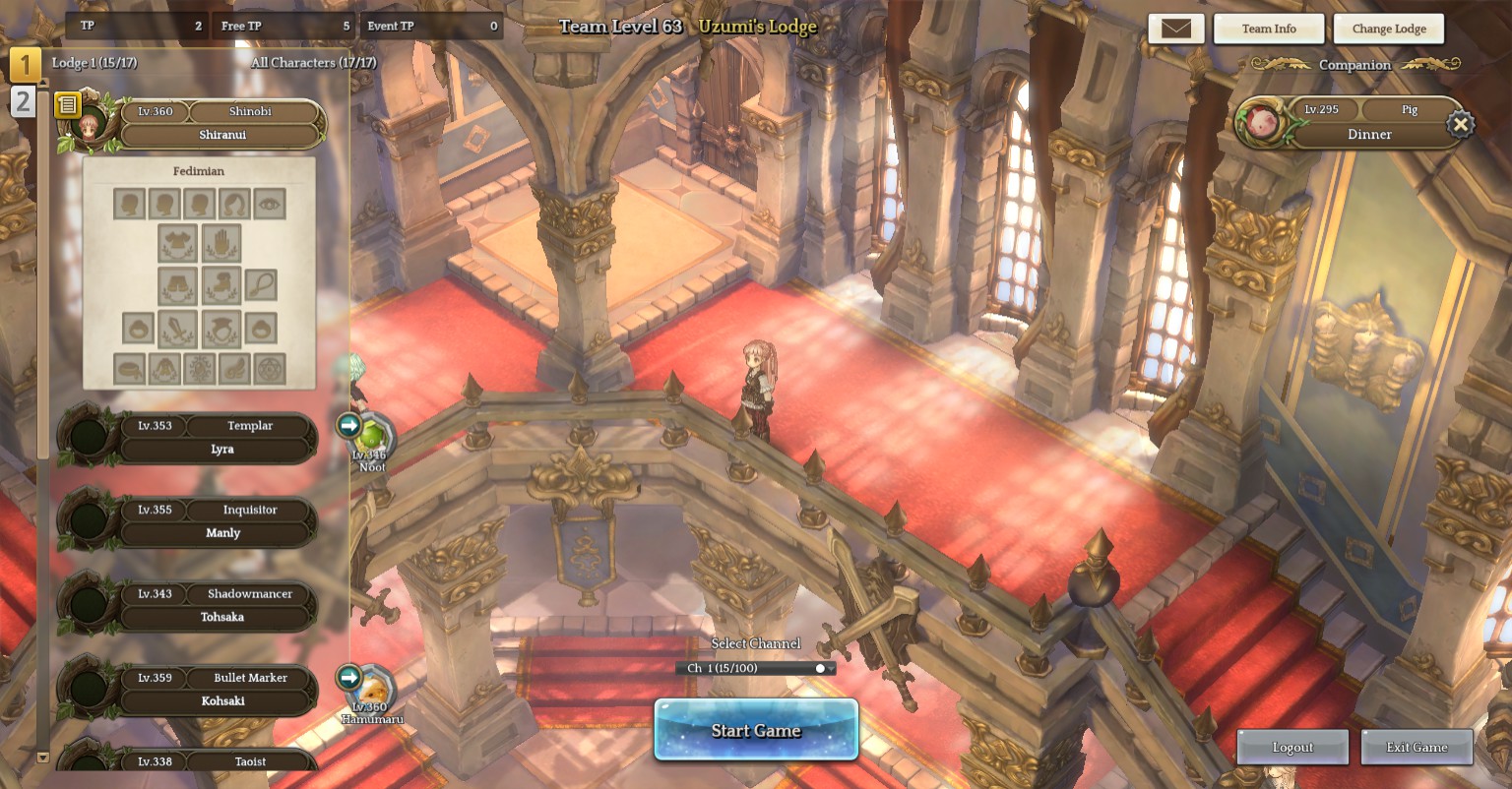
Task: Start the game with selected character
Action: pyautogui.click(x=756, y=730)
